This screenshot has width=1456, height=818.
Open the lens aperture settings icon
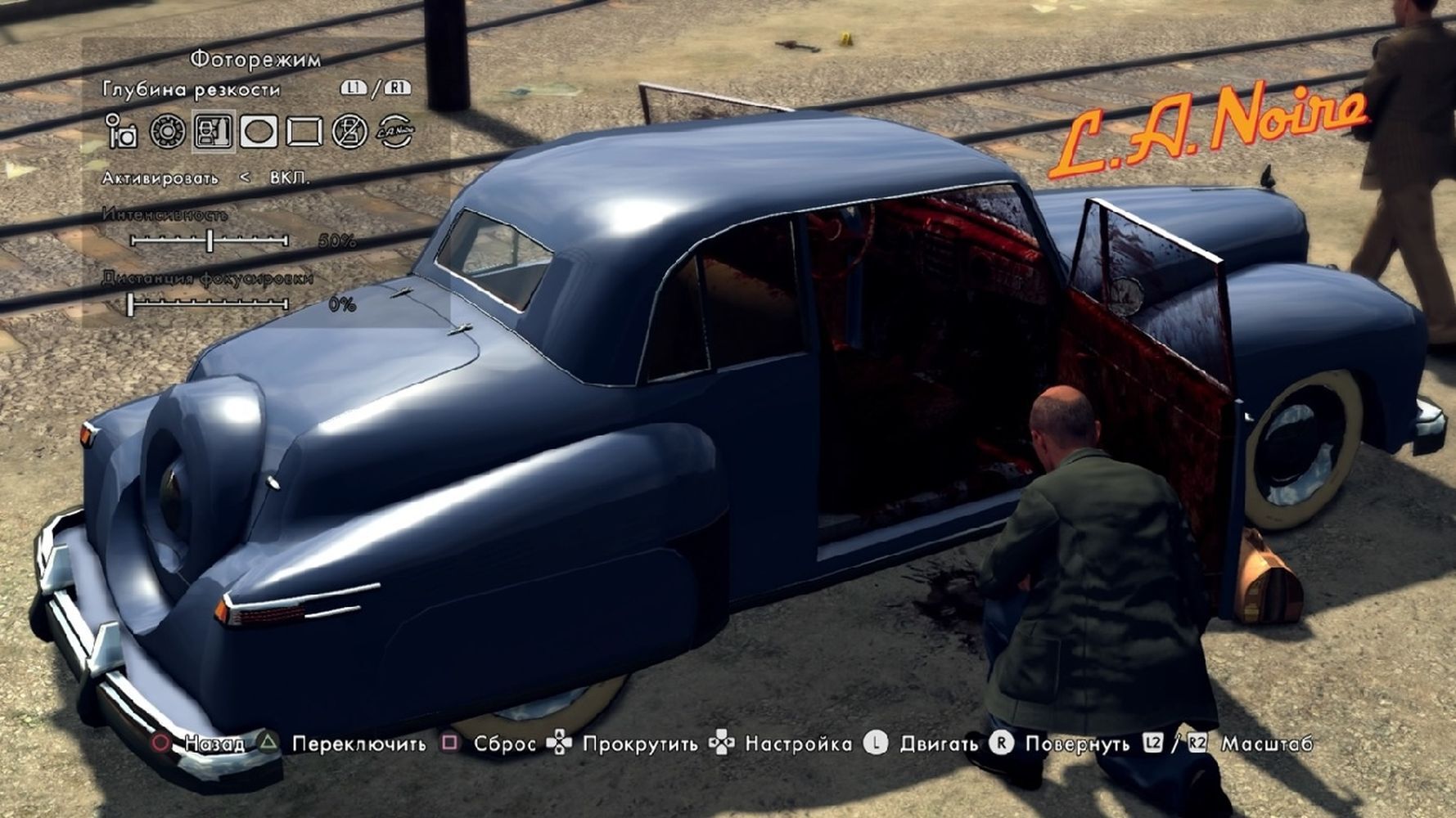(168, 132)
